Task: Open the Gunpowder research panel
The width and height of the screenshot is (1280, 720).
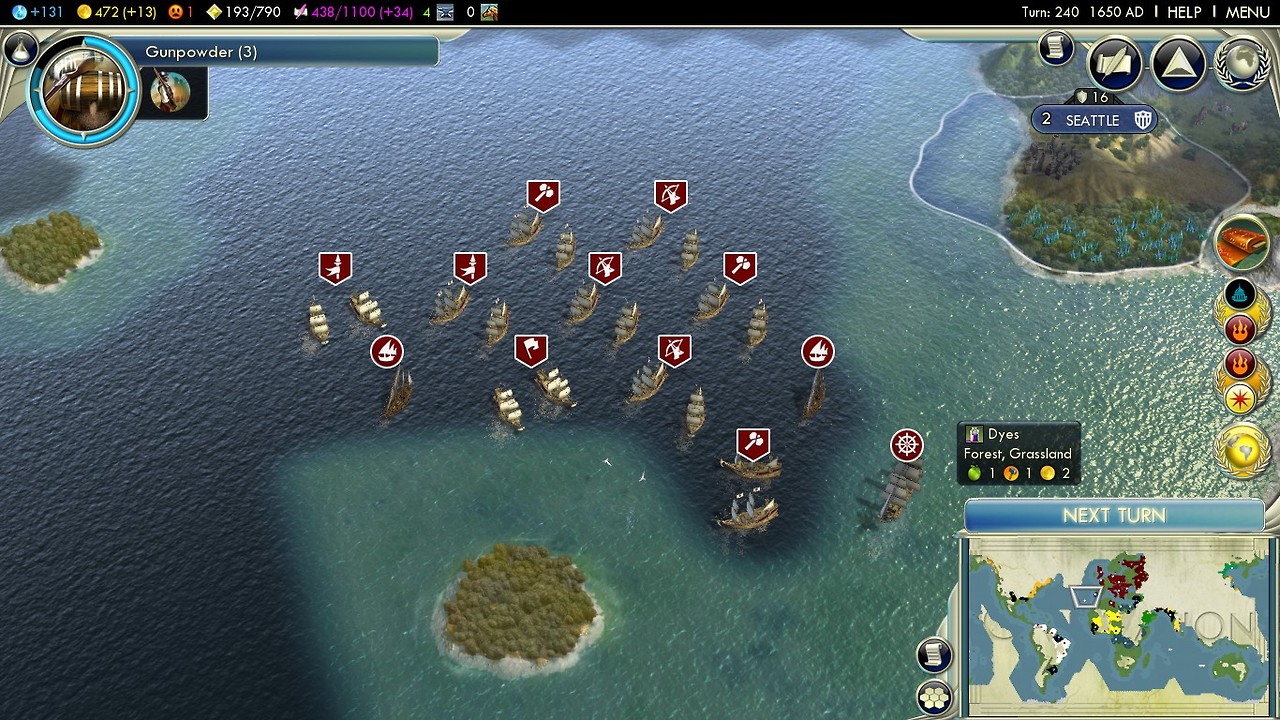Action: point(290,52)
